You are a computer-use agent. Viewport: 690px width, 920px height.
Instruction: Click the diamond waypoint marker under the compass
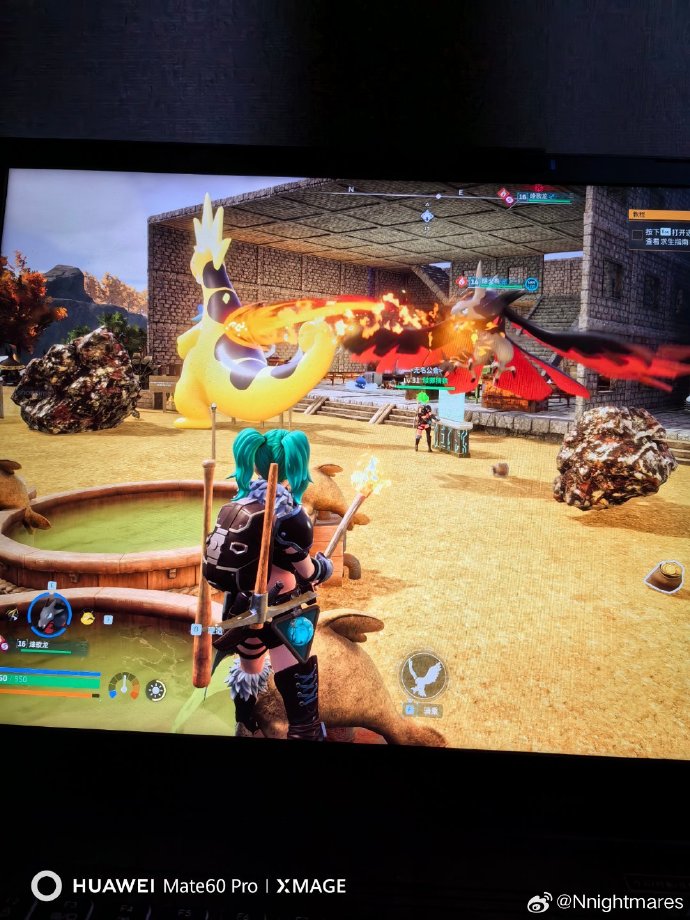(x=427, y=215)
